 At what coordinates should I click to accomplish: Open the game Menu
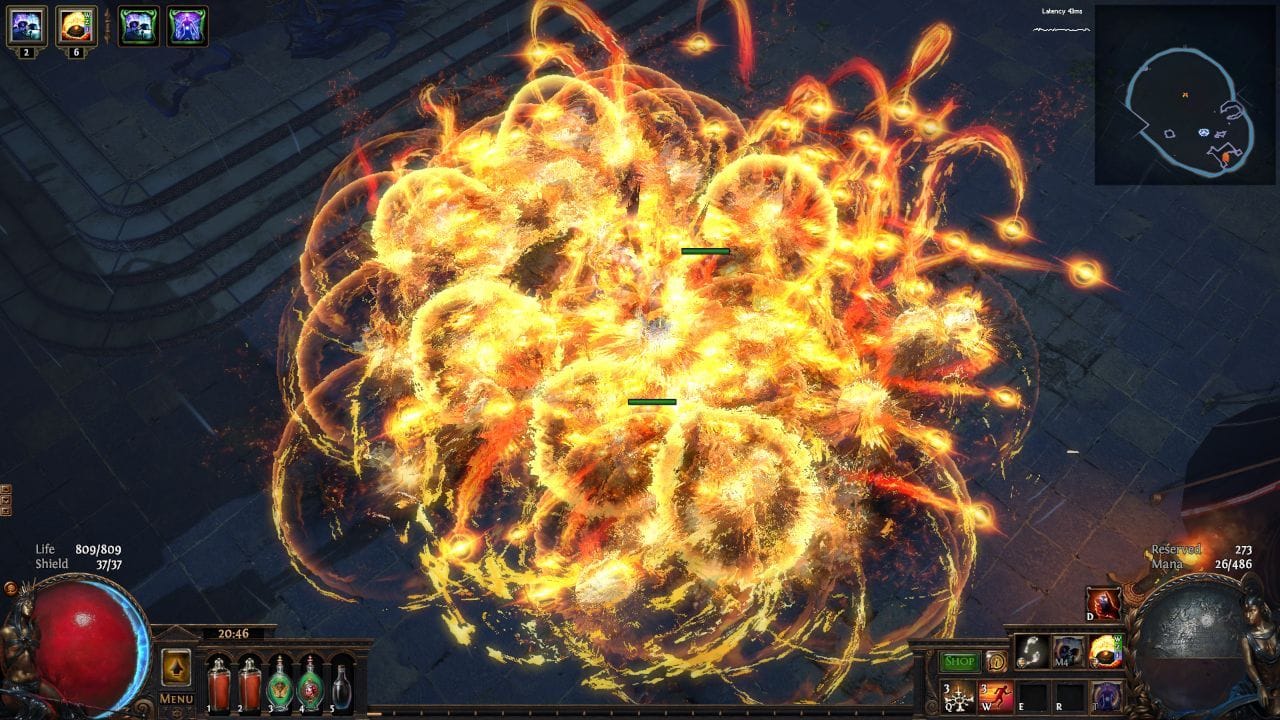pos(176,699)
